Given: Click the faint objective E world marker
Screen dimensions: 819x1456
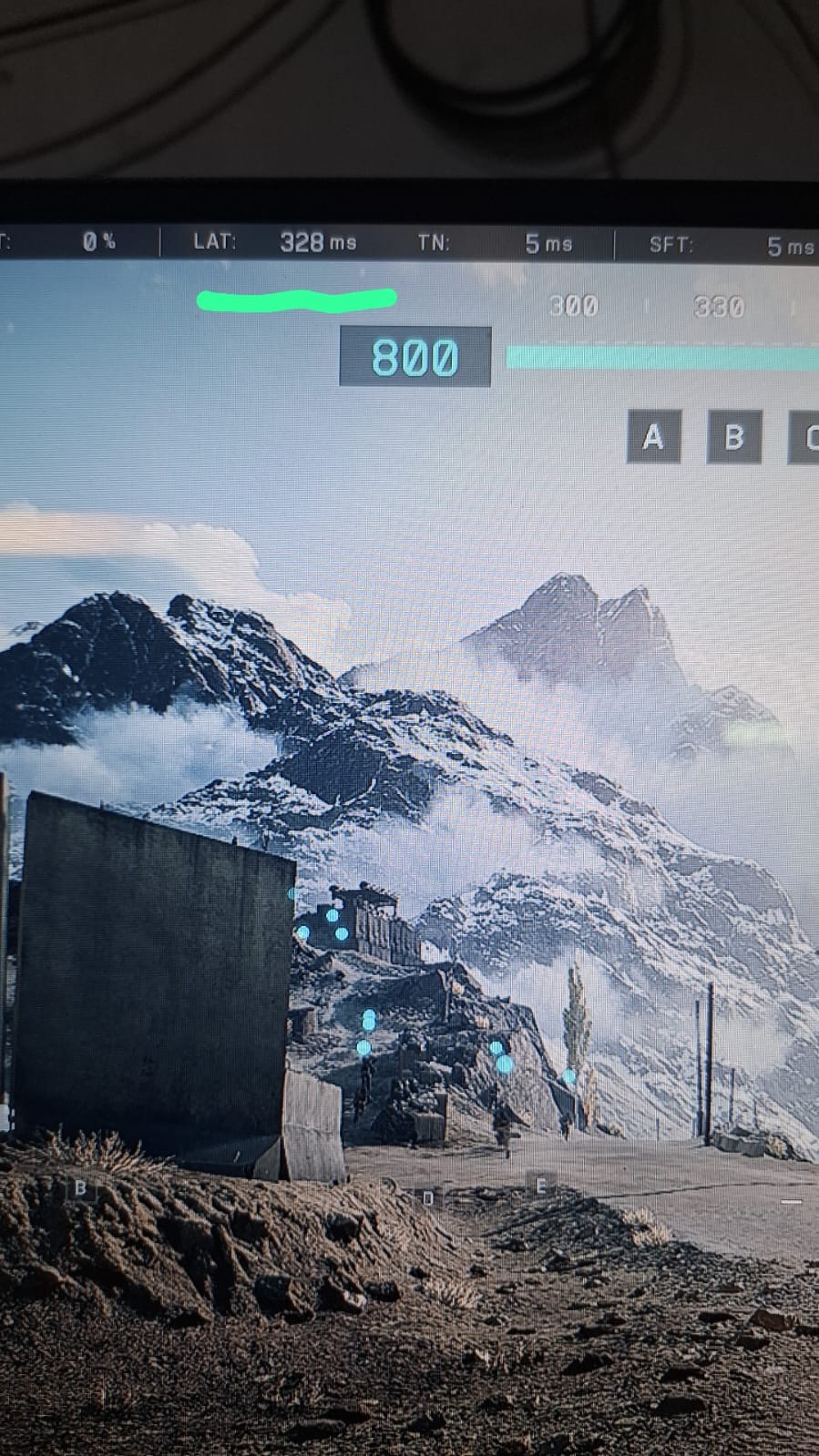Looking at the screenshot, I should pos(541,1185).
